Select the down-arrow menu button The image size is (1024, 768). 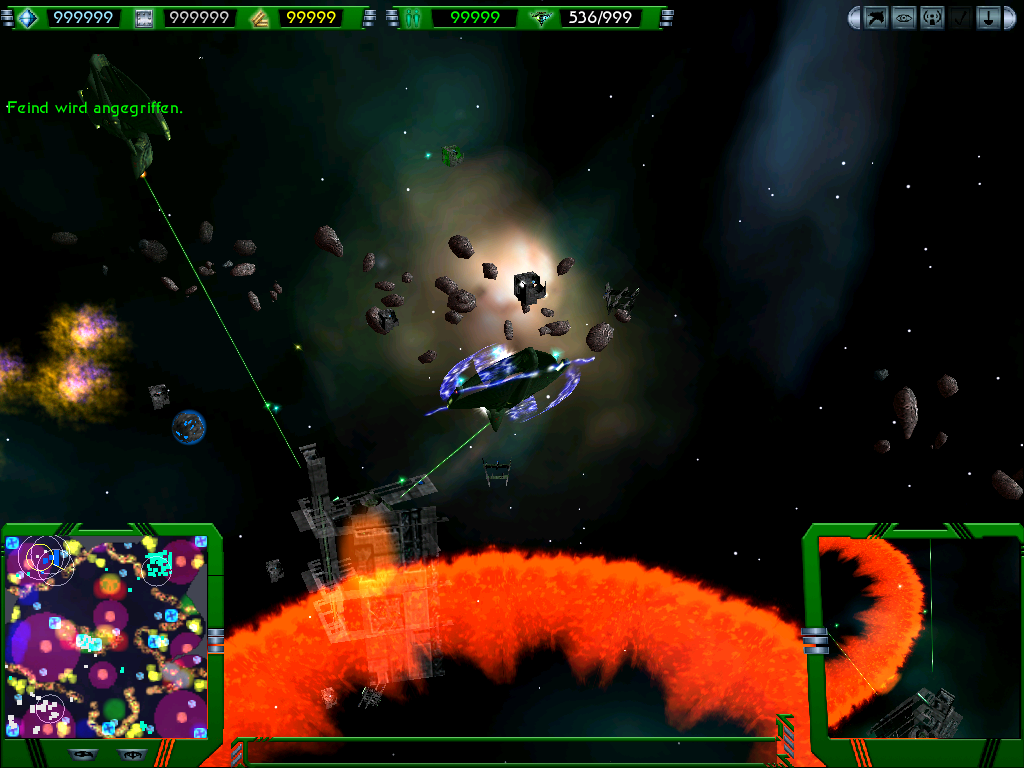pyautogui.click(x=988, y=17)
